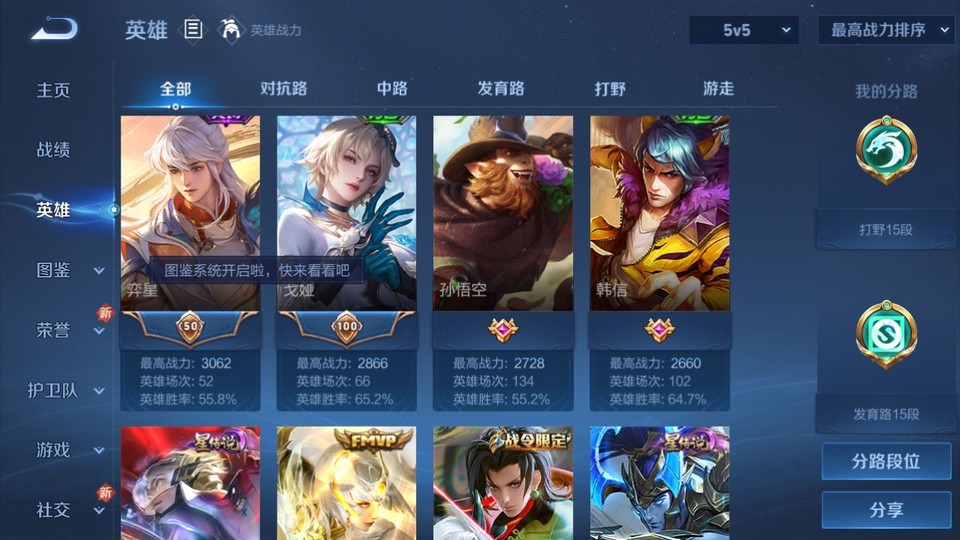Image resolution: width=960 pixels, height=540 pixels.
Task: Open the 战绩 battle record entry
Action: (54, 150)
